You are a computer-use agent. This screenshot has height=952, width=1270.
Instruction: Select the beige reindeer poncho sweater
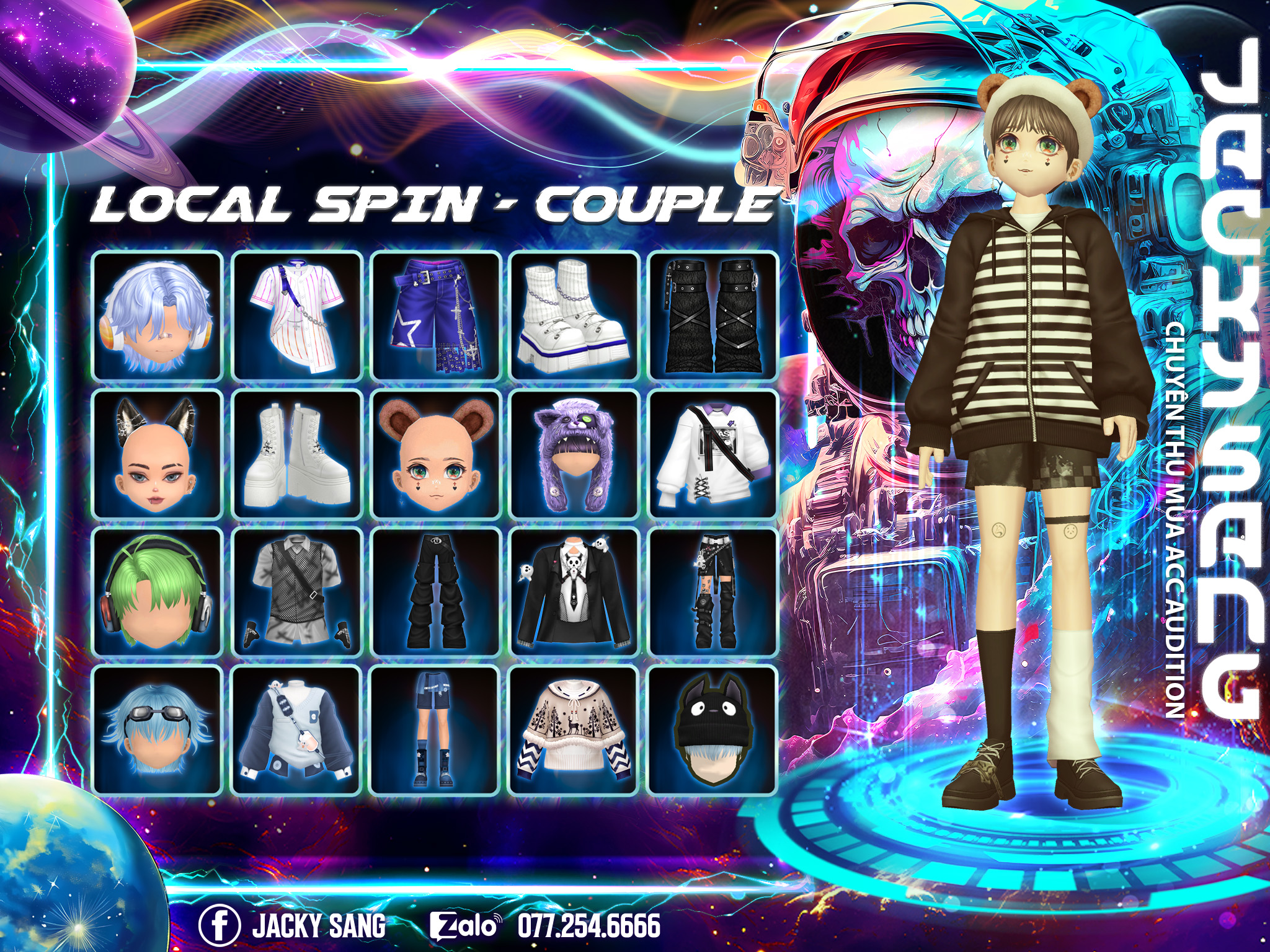[x=574, y=730]
